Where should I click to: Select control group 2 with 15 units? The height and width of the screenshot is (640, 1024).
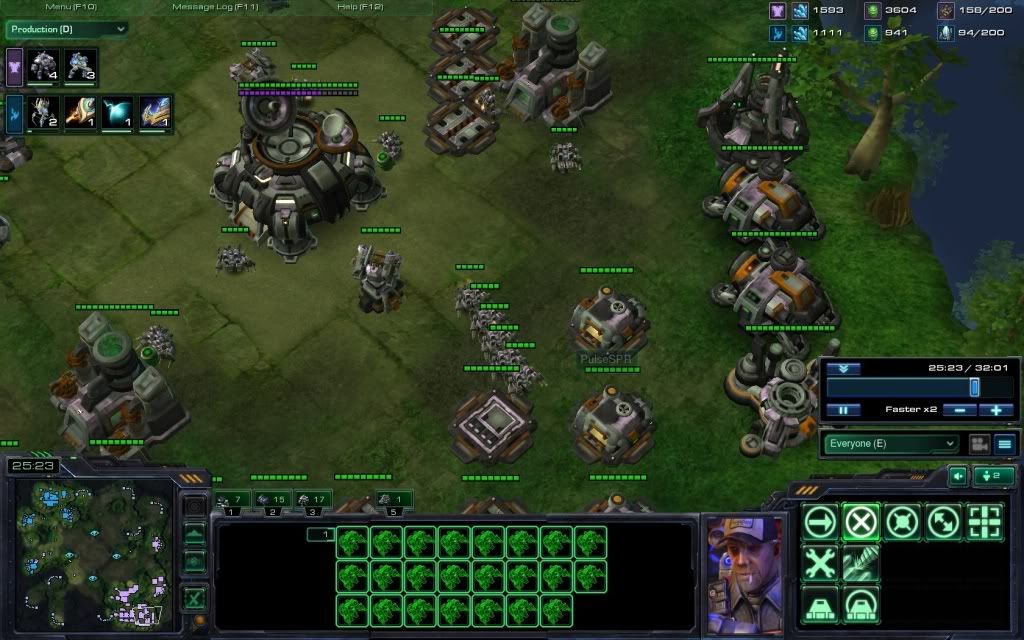pos(272,500)
